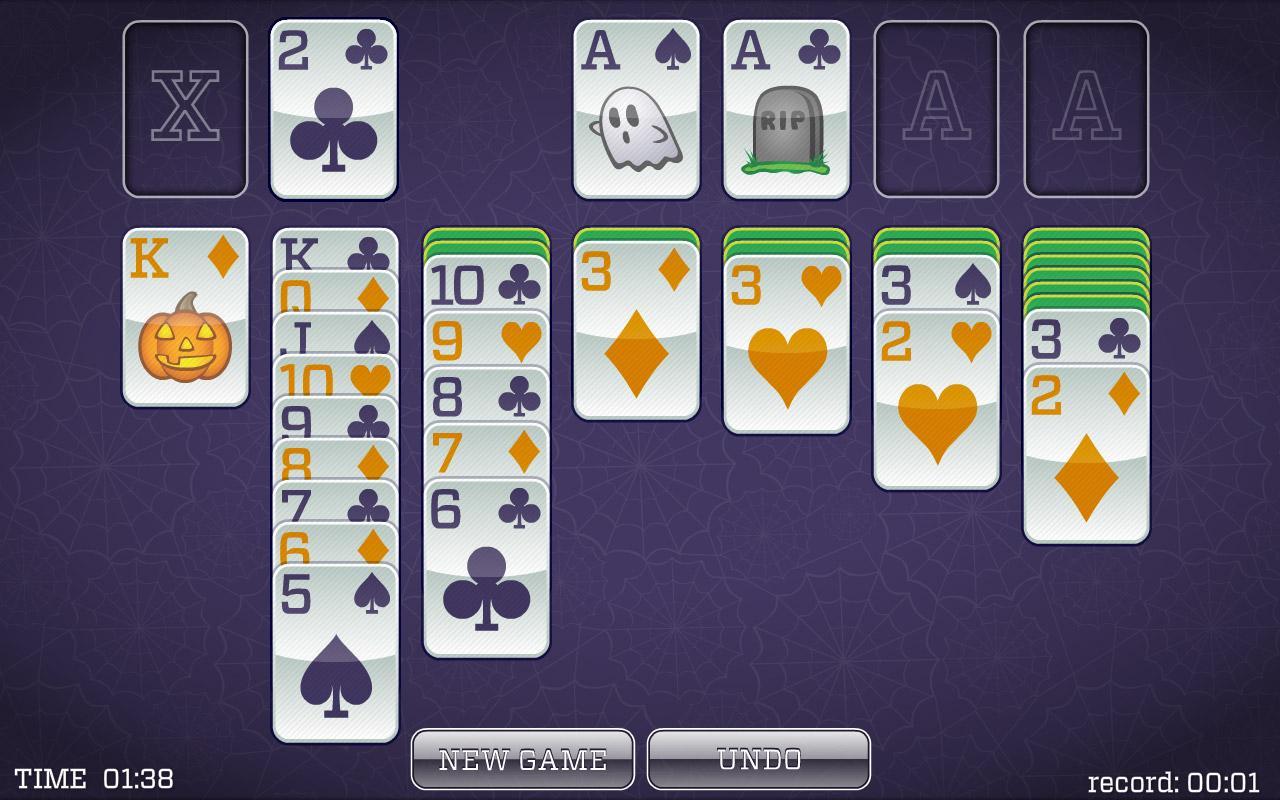Click the empty stock pile marked X
The image size is (1280, 800).
pos(184,107)
